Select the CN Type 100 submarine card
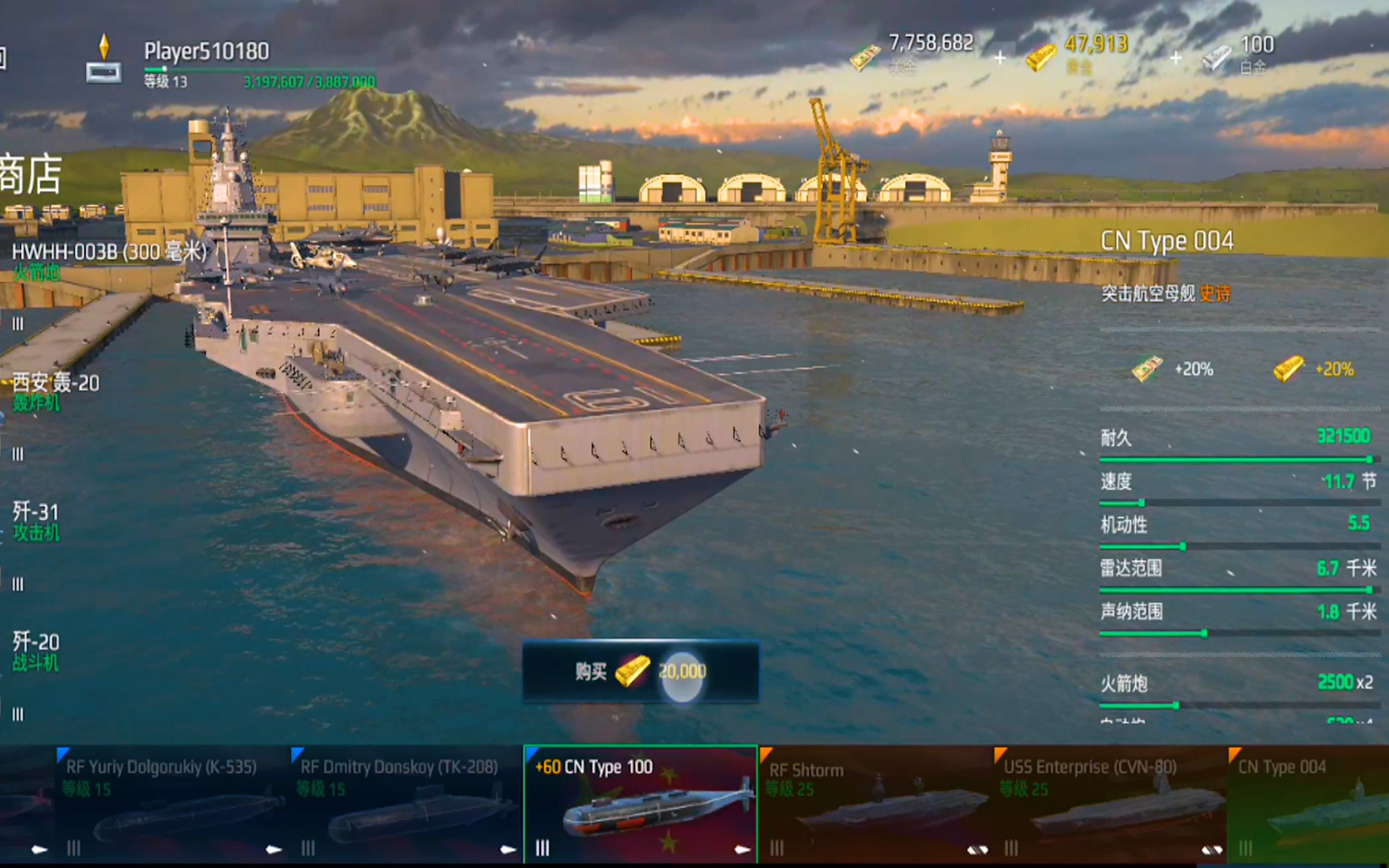 pyautogui.click(x=640, y=804)
